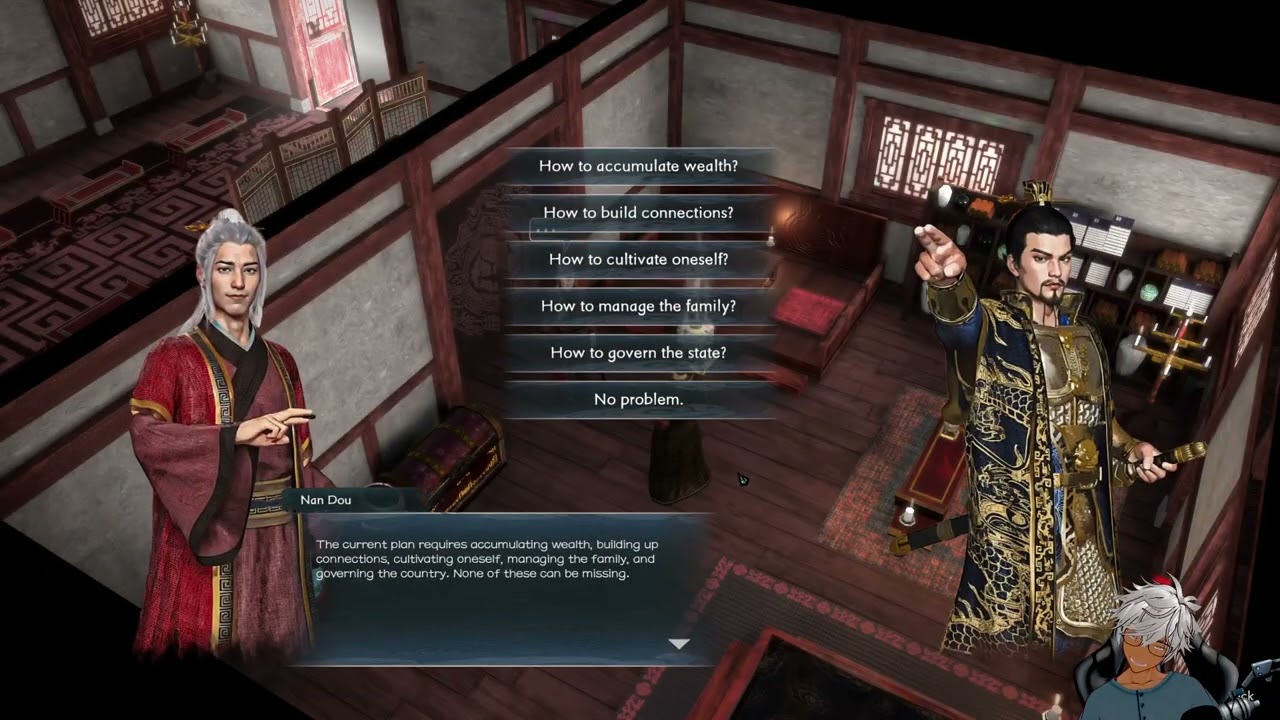Ask "How to cultivate oneself?"

639,259
